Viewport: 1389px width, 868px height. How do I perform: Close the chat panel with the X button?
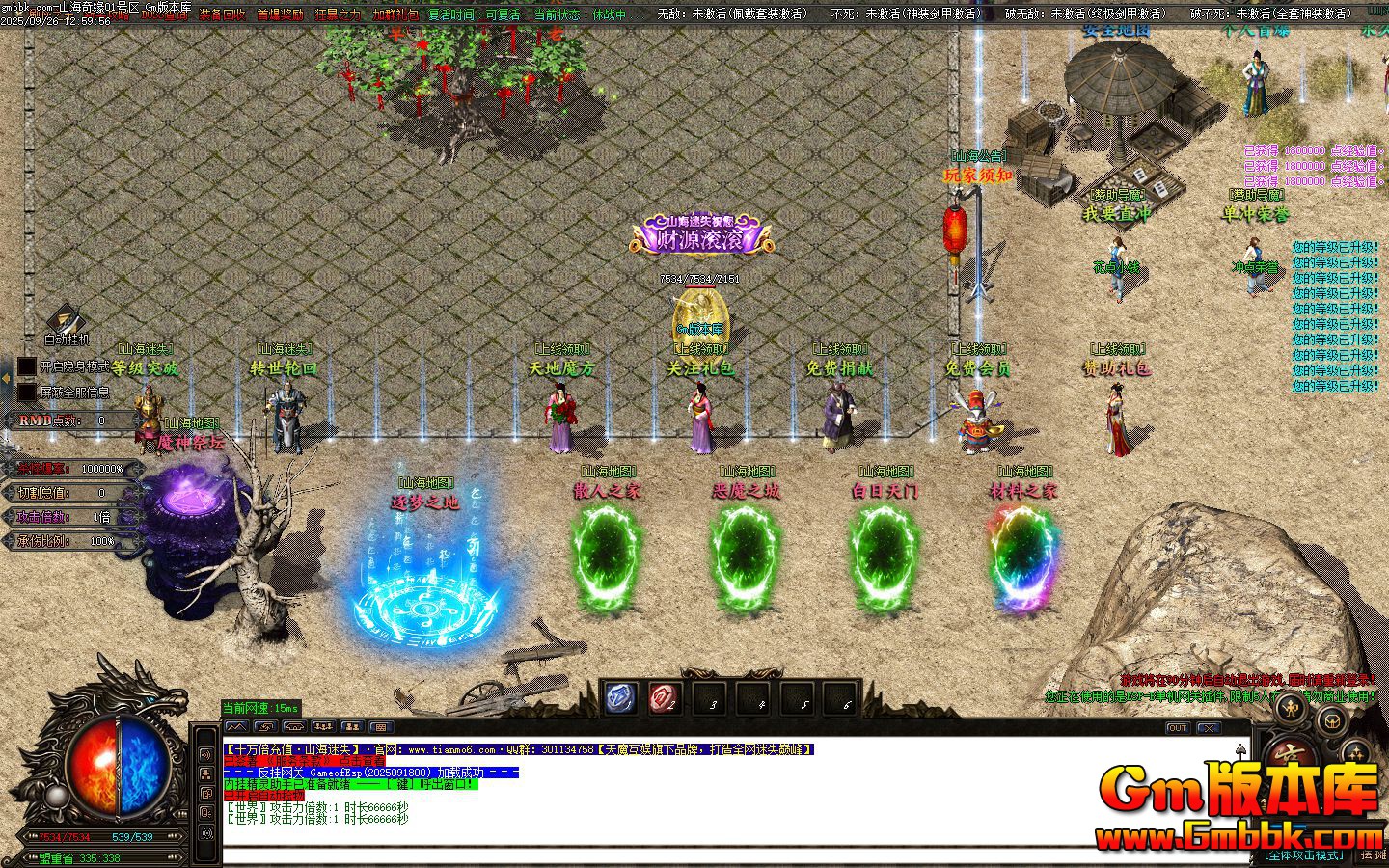click(x=1208, y=728)
